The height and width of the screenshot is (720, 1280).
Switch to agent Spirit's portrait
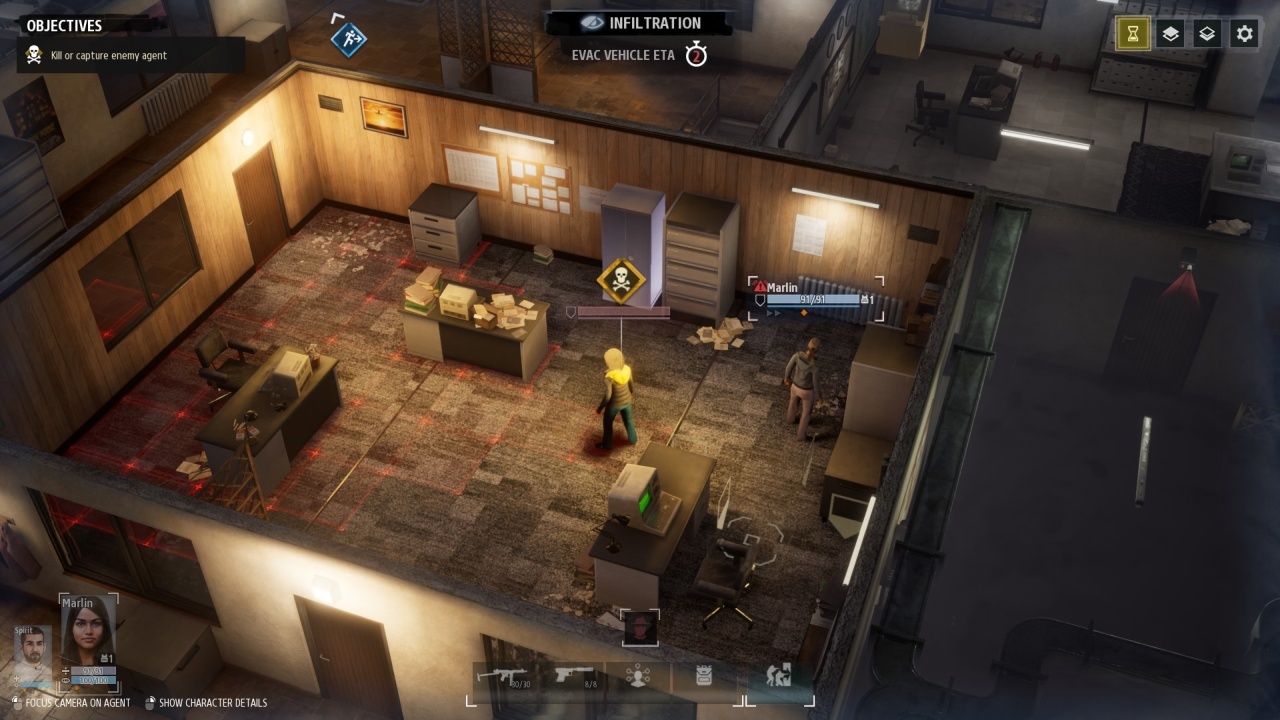coord(32,654)
